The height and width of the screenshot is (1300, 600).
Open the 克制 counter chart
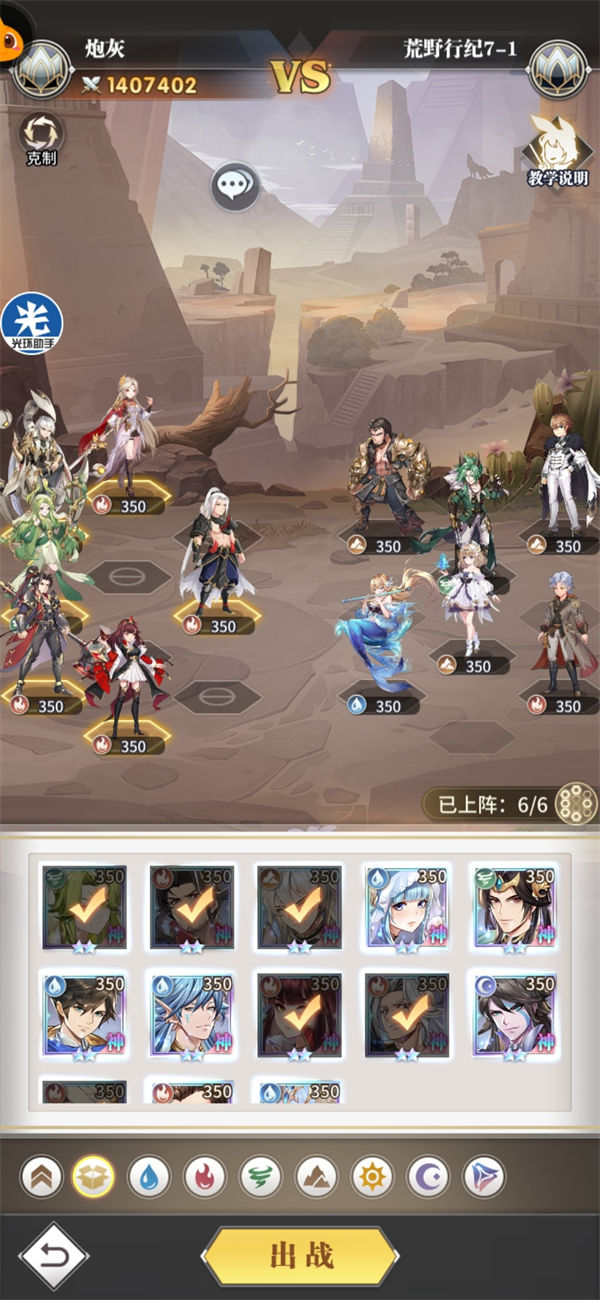41,136
